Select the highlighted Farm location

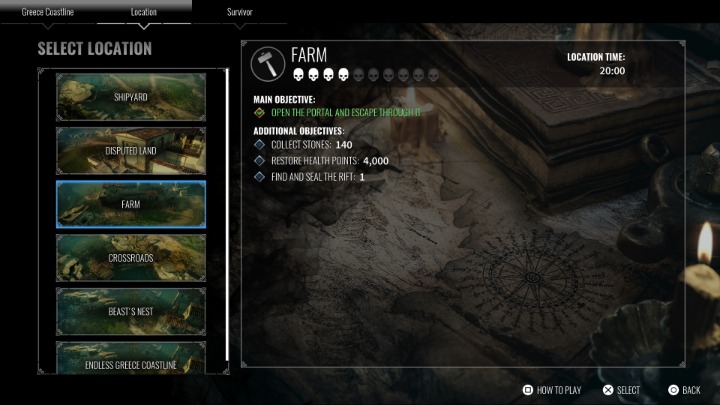(131, 204)
